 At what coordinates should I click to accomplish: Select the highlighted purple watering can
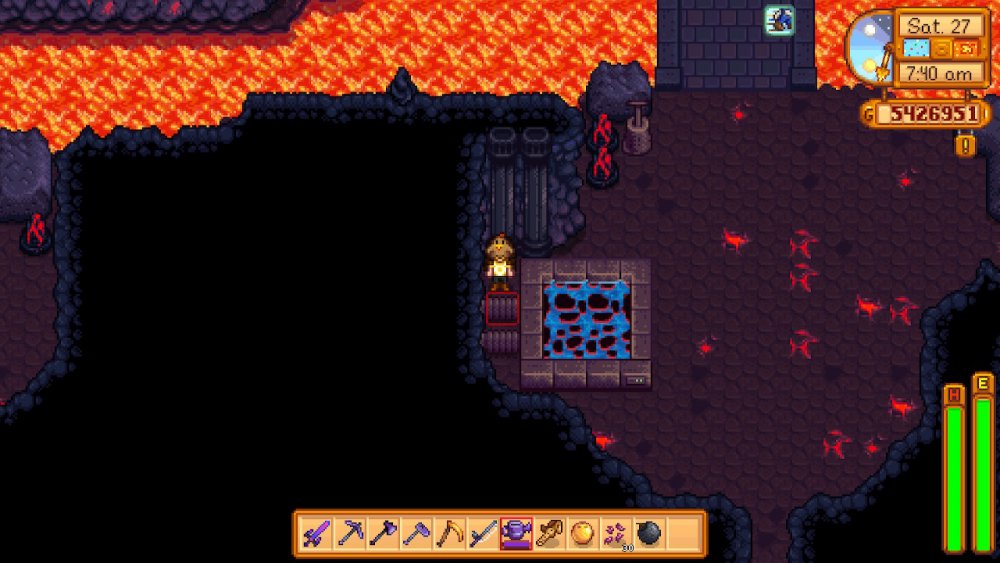[x=516, y=534]
